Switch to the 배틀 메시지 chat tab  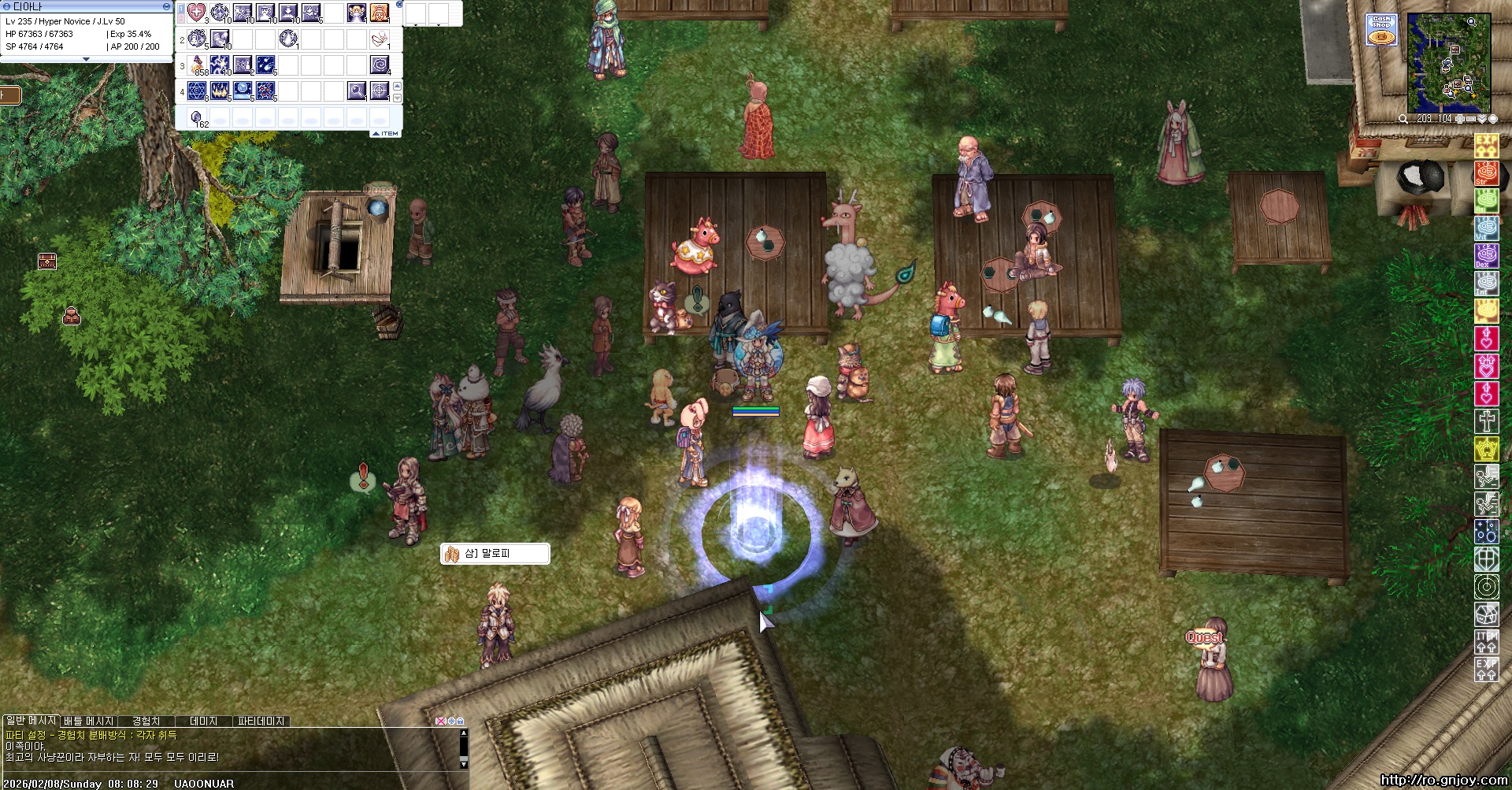tap(89, 721)
